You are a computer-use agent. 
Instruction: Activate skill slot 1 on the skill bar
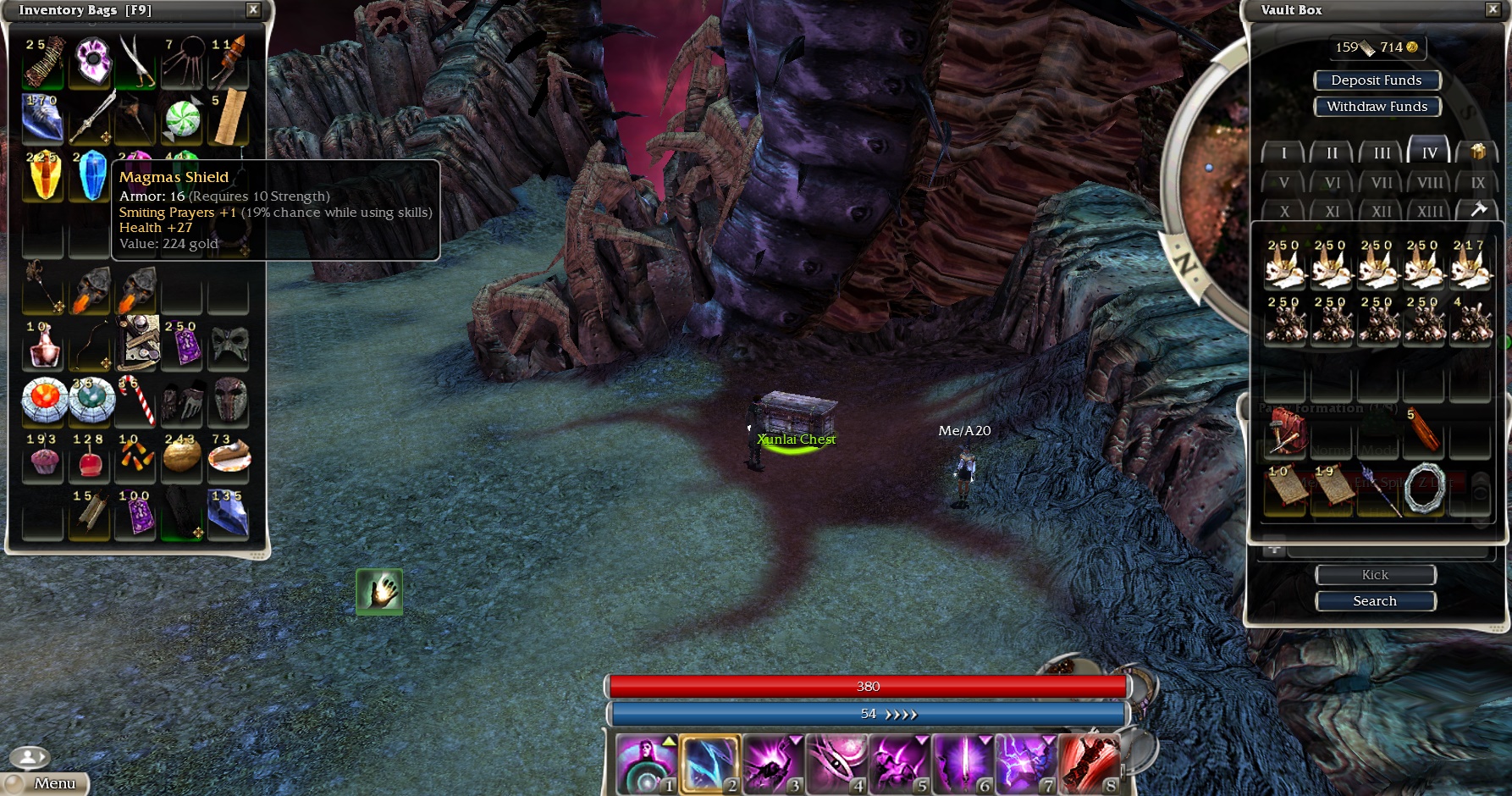(646, 764)
